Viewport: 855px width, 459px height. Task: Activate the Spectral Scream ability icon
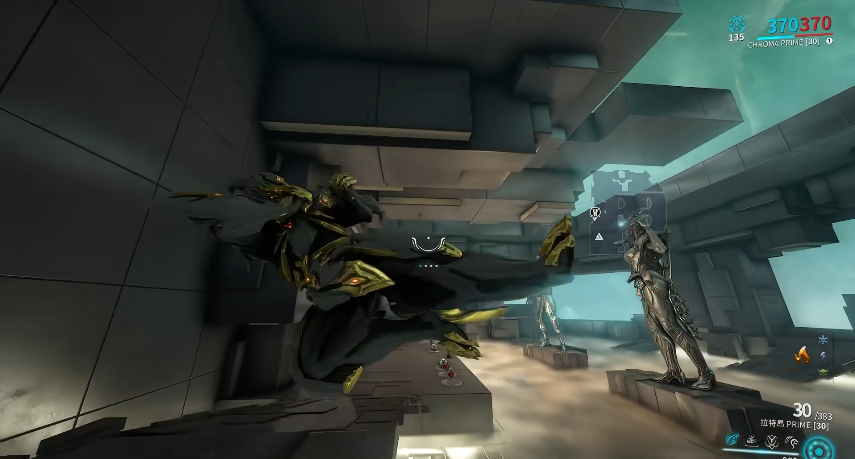[x=732, y=439]
